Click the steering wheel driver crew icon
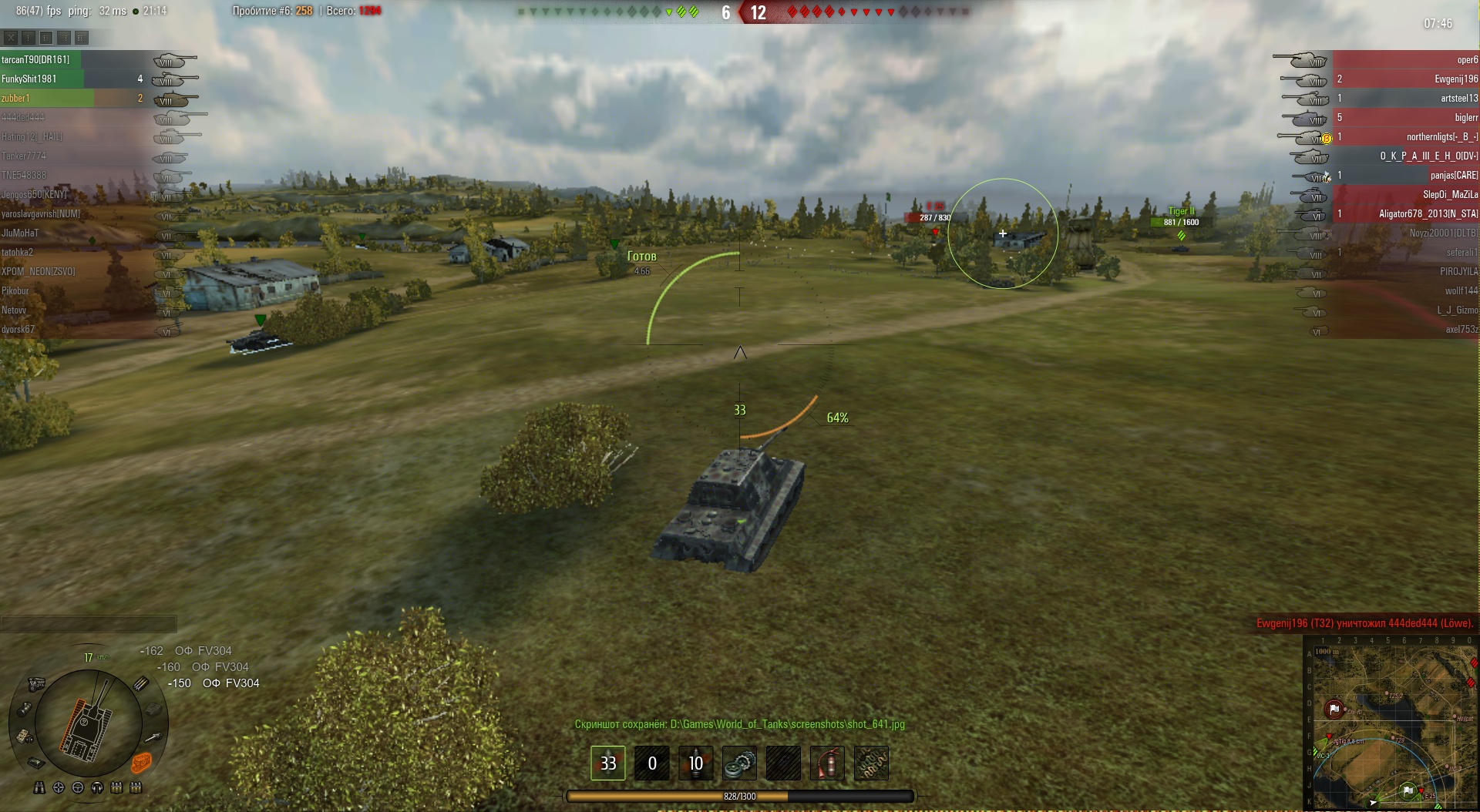Image resolution: width=1480 pixels, height=812 pixels. tap(78, 787)
